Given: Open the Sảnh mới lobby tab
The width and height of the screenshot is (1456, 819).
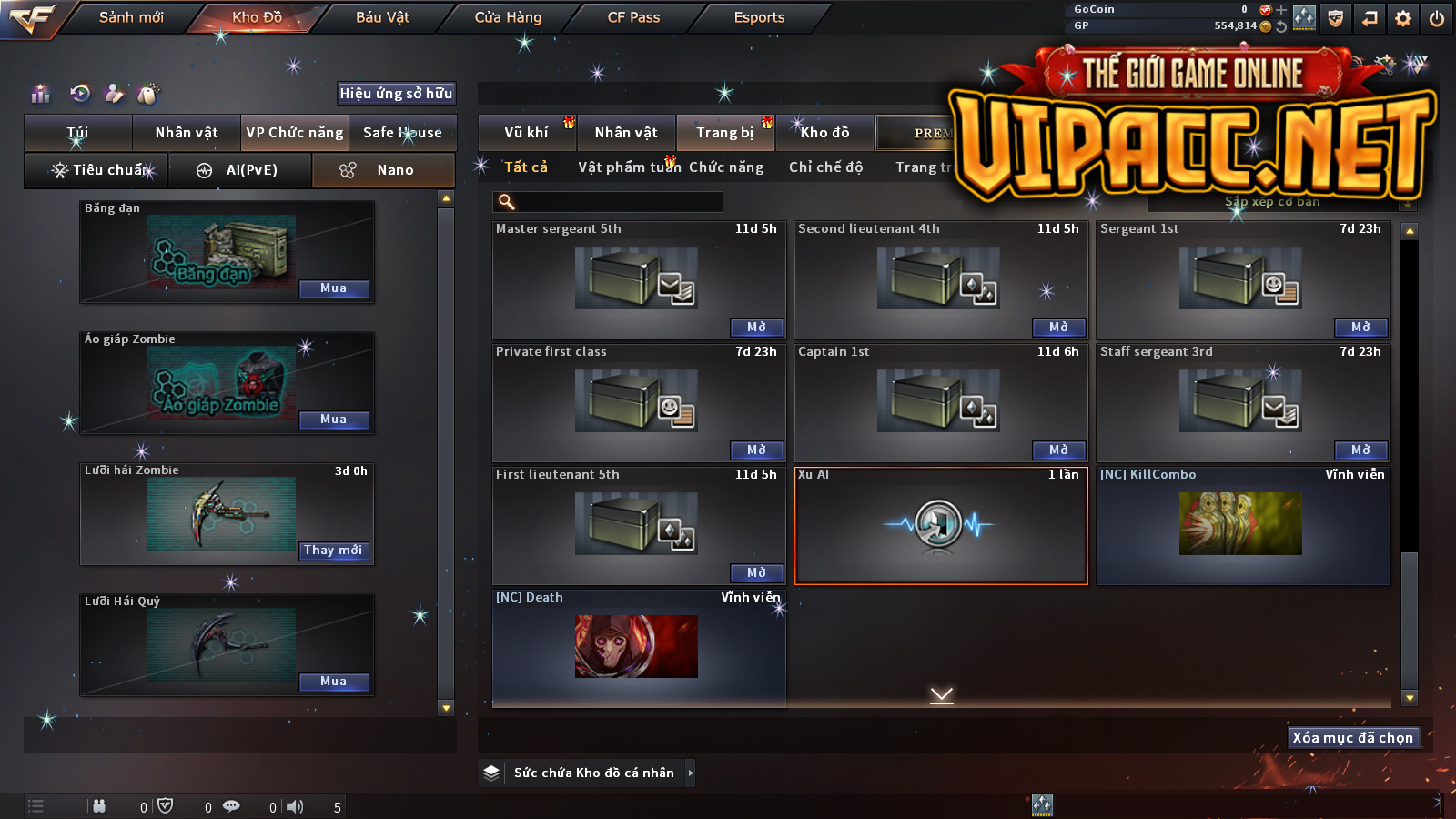Looking at the screenshot, I should (x=131, y=17).
